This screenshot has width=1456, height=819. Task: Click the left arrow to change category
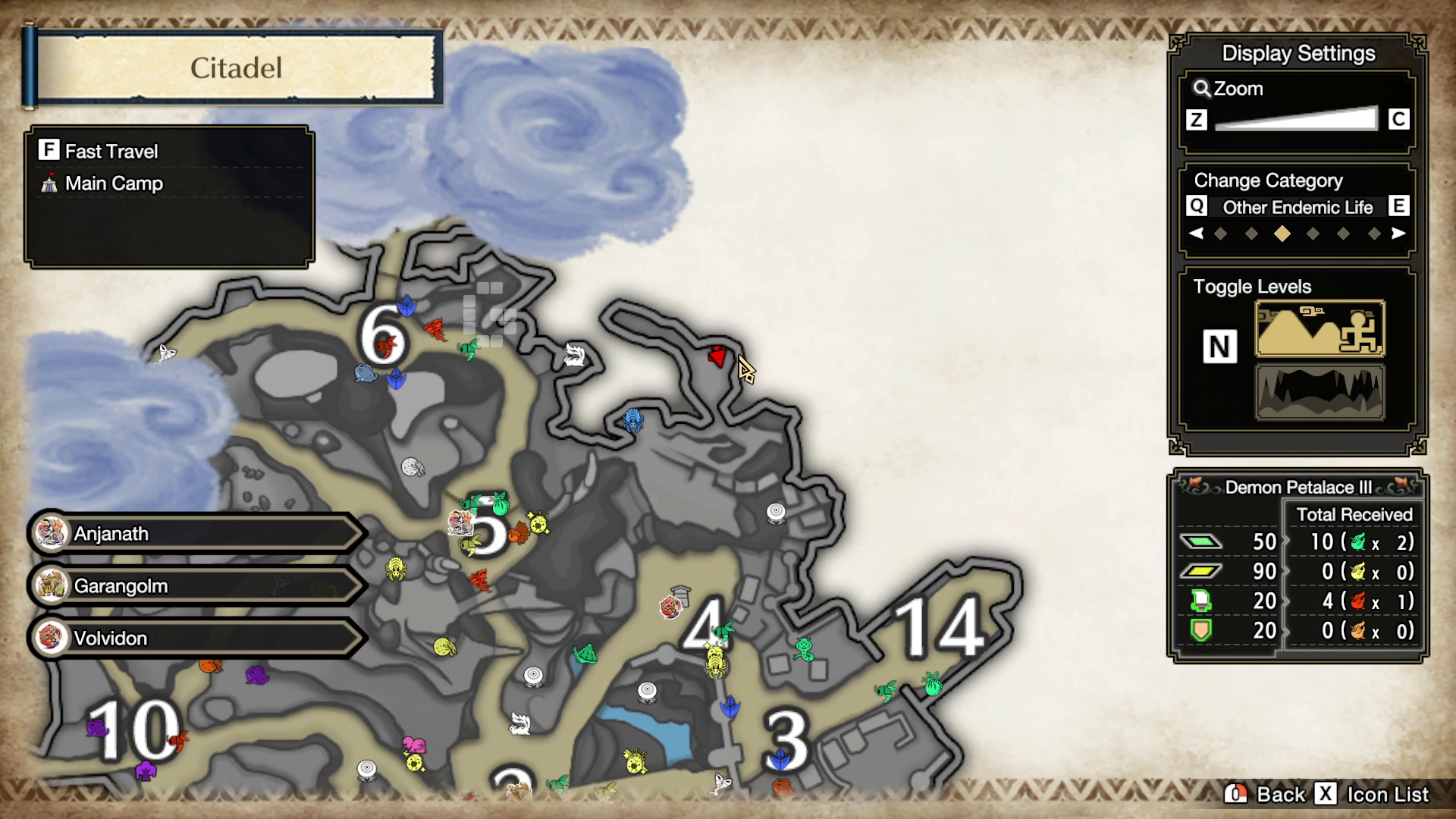(x=1197, y=234)
